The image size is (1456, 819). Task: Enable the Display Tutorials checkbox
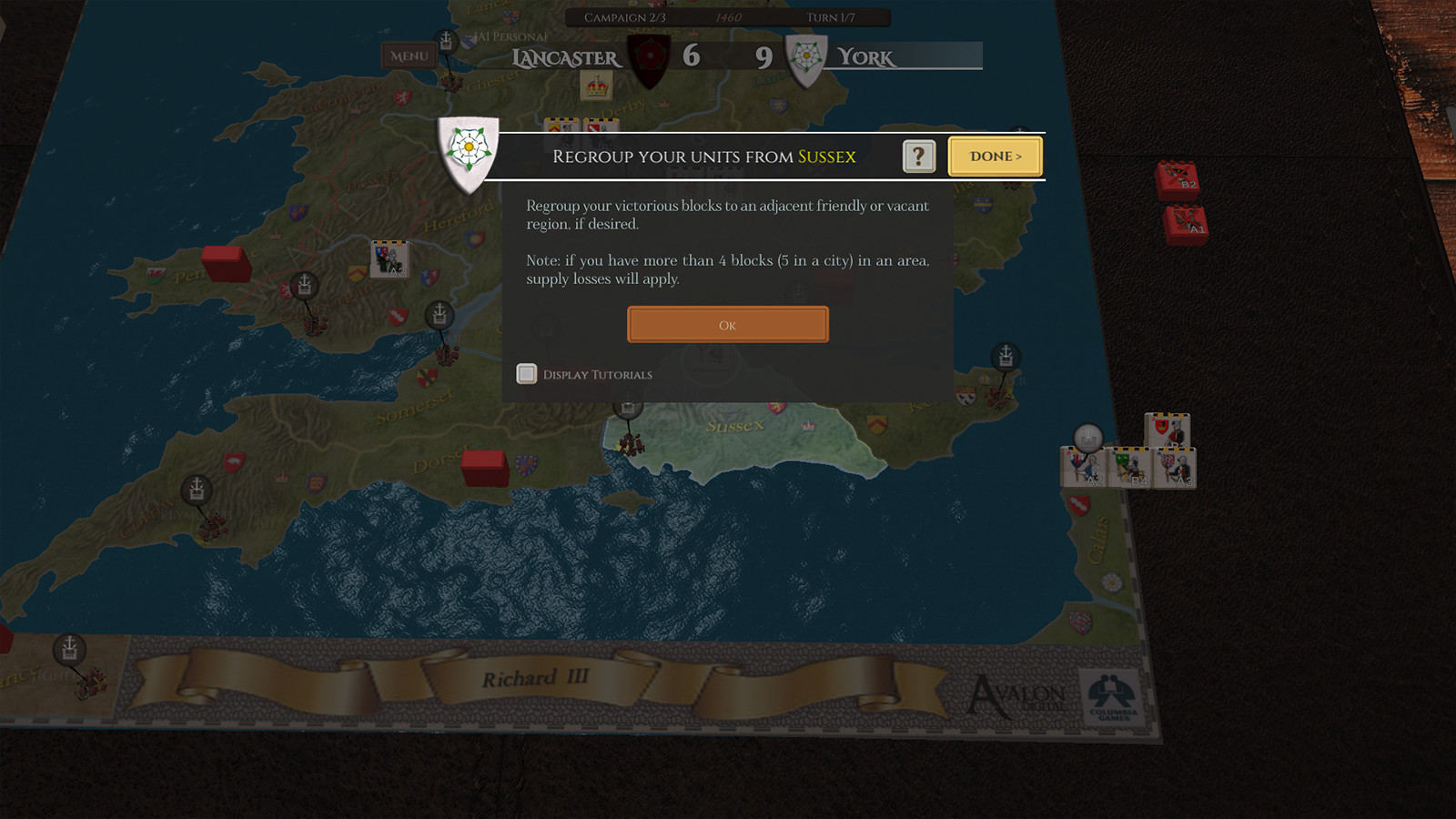click(526, 374)
